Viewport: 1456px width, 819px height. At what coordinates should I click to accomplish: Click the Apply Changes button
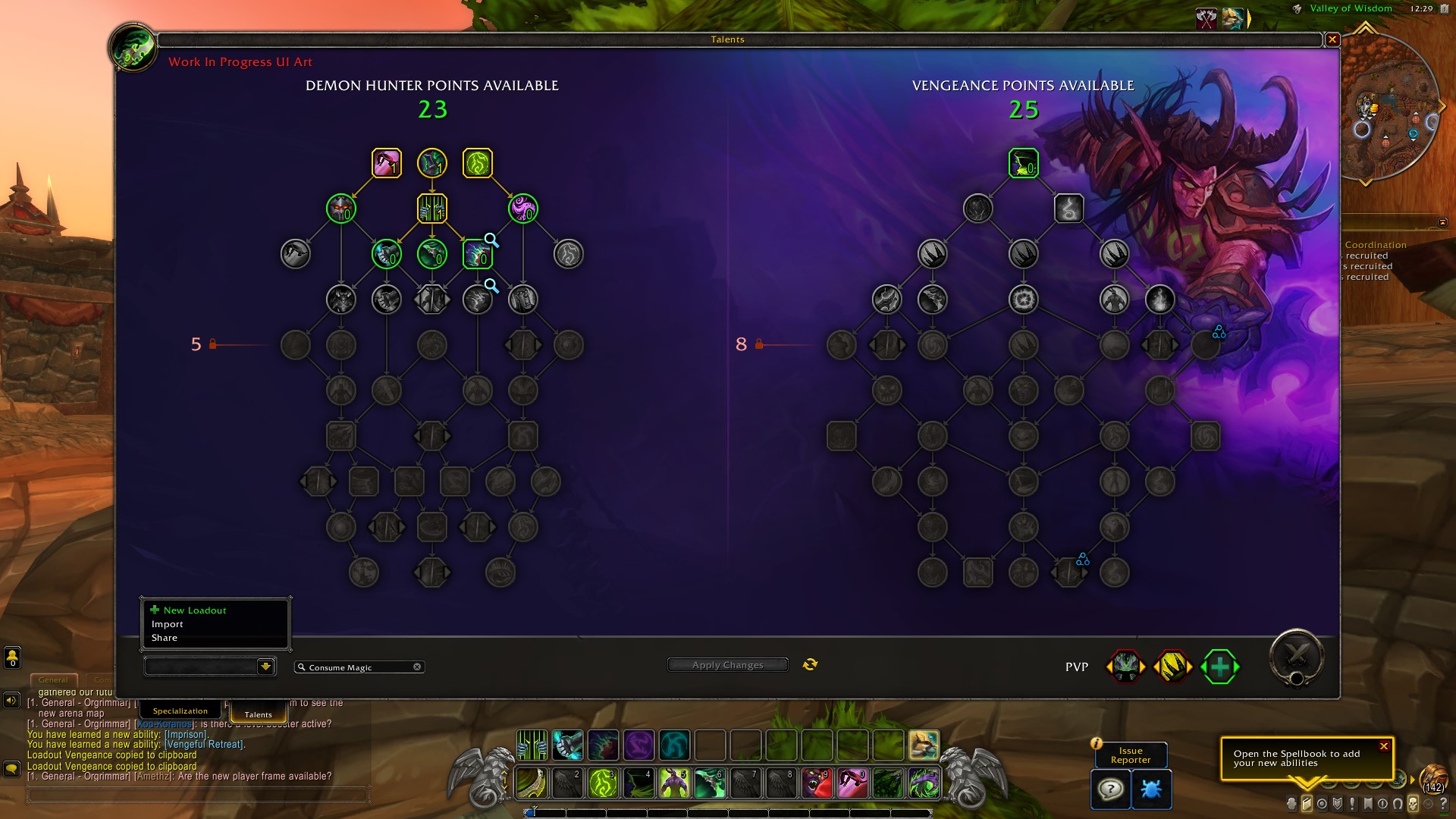727,665
